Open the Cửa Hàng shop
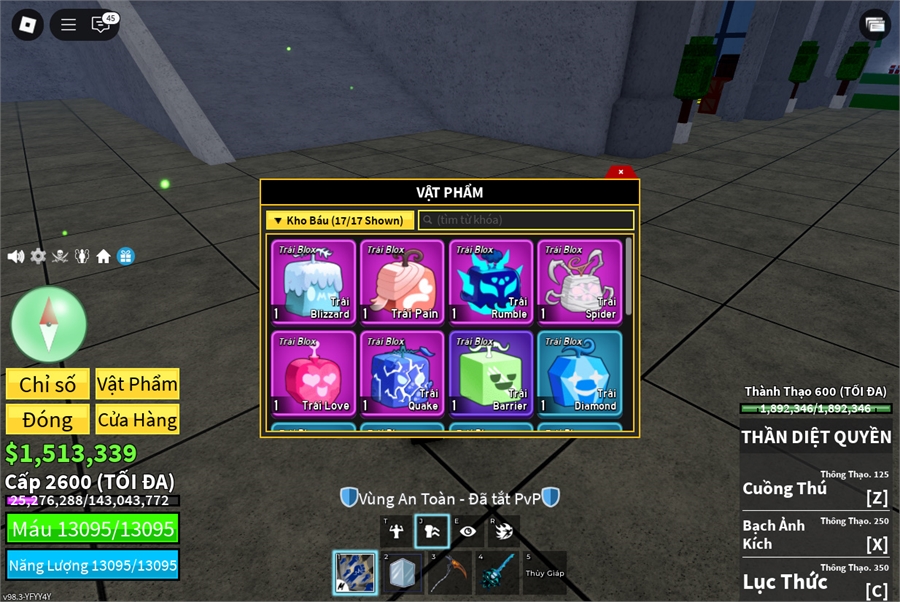This screenshot has width=900, height=602. [137, 419]
